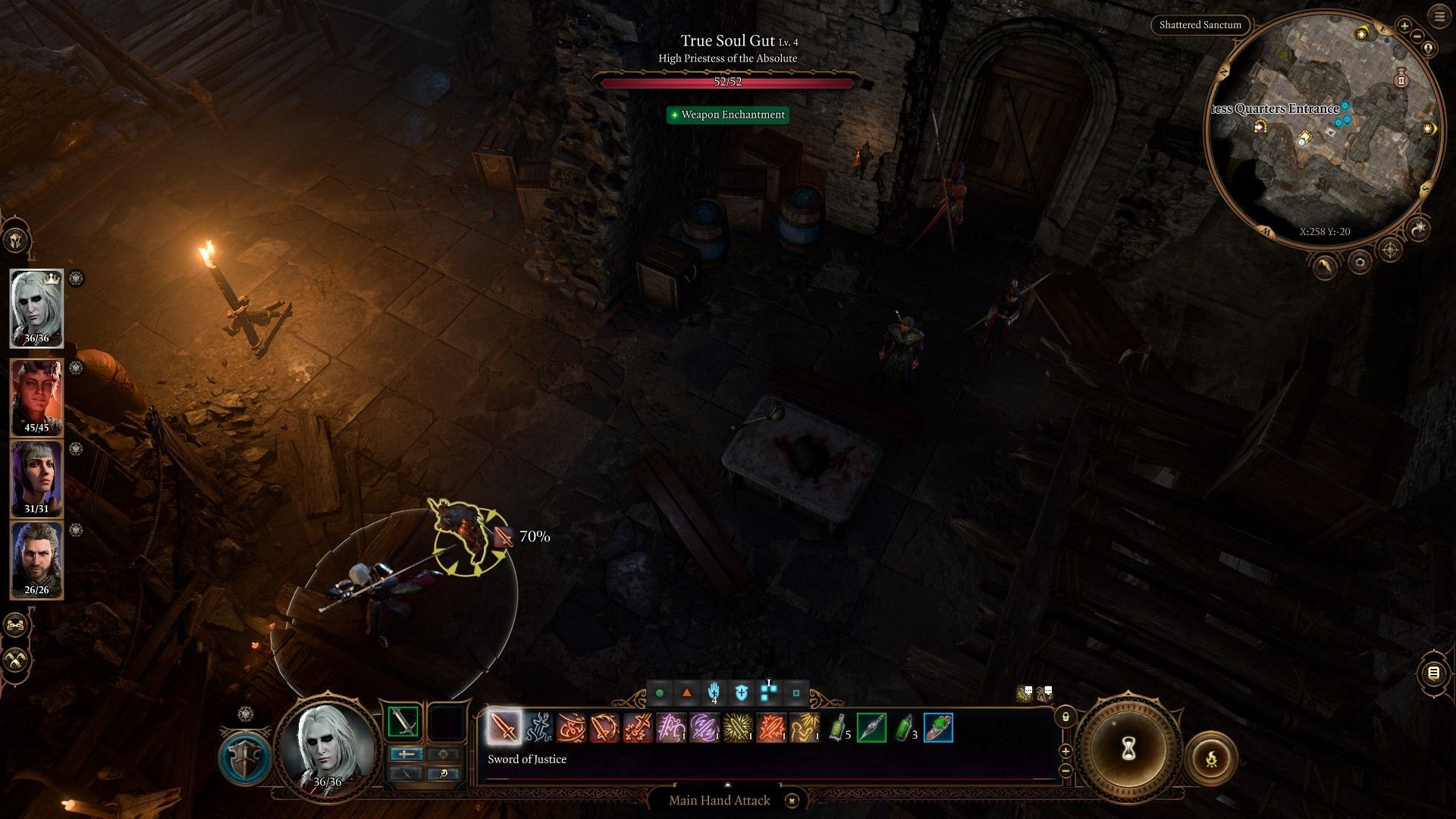The height and width of the screenshot is (819, 1456).
Task: Select the main hand melee weapon slot
Action: (403, 722)
